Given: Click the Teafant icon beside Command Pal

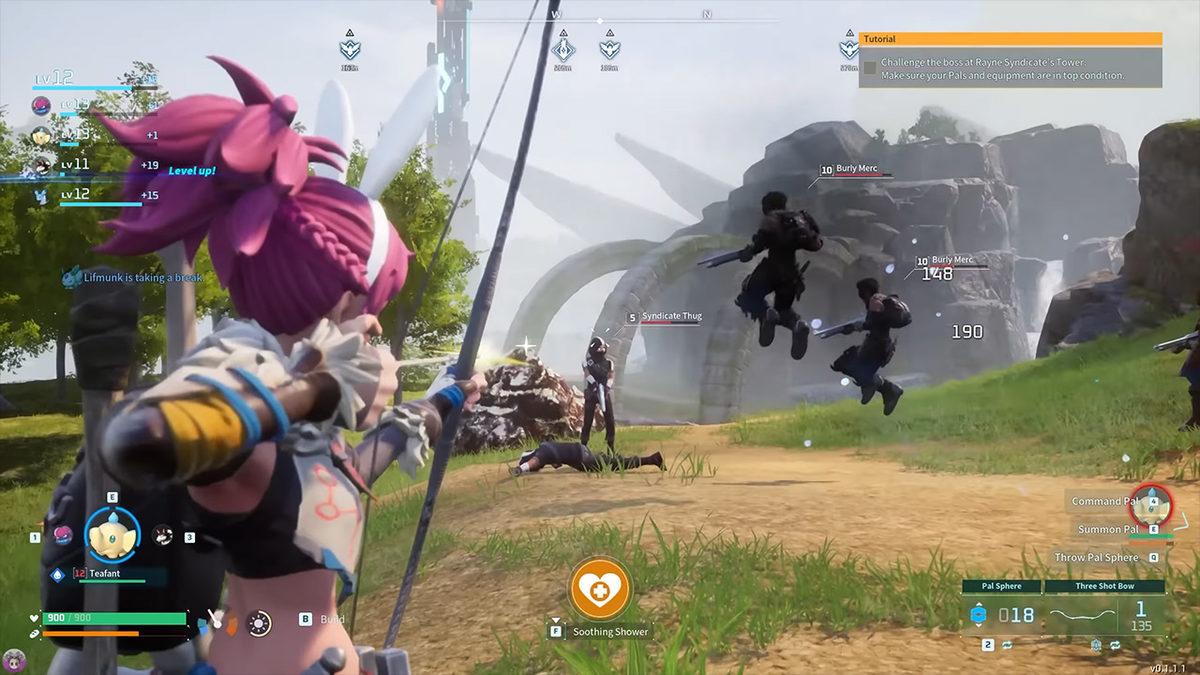Looking at the screenshot, I should [1155, 499].
